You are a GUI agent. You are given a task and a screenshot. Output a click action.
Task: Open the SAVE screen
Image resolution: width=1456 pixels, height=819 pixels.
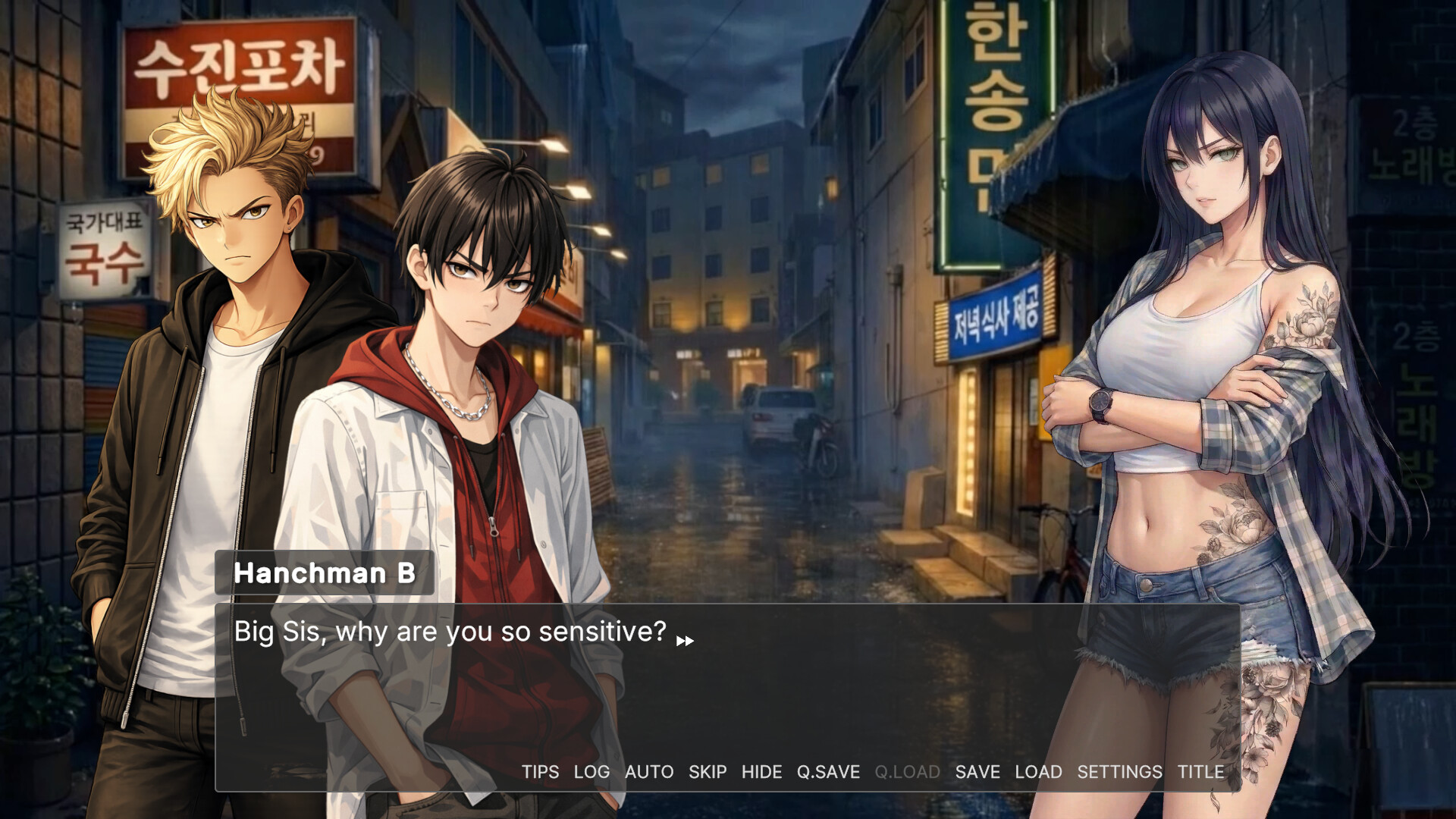click(x=977, y=772)
